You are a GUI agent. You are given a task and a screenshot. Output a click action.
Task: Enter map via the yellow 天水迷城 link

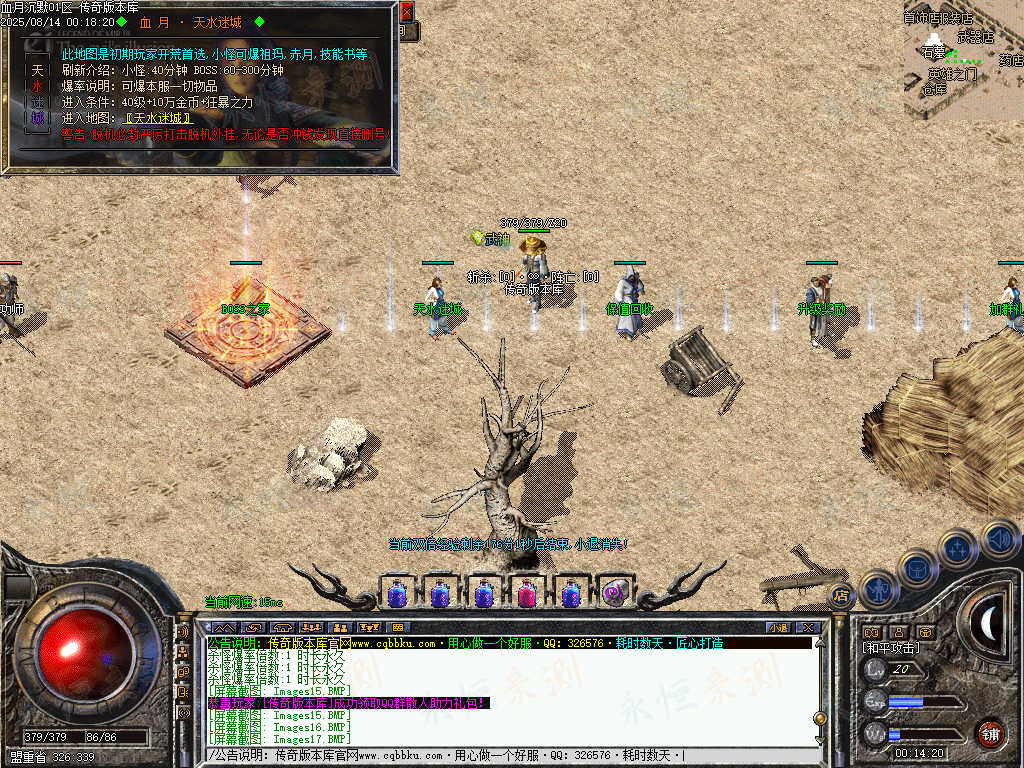point(155,118)
